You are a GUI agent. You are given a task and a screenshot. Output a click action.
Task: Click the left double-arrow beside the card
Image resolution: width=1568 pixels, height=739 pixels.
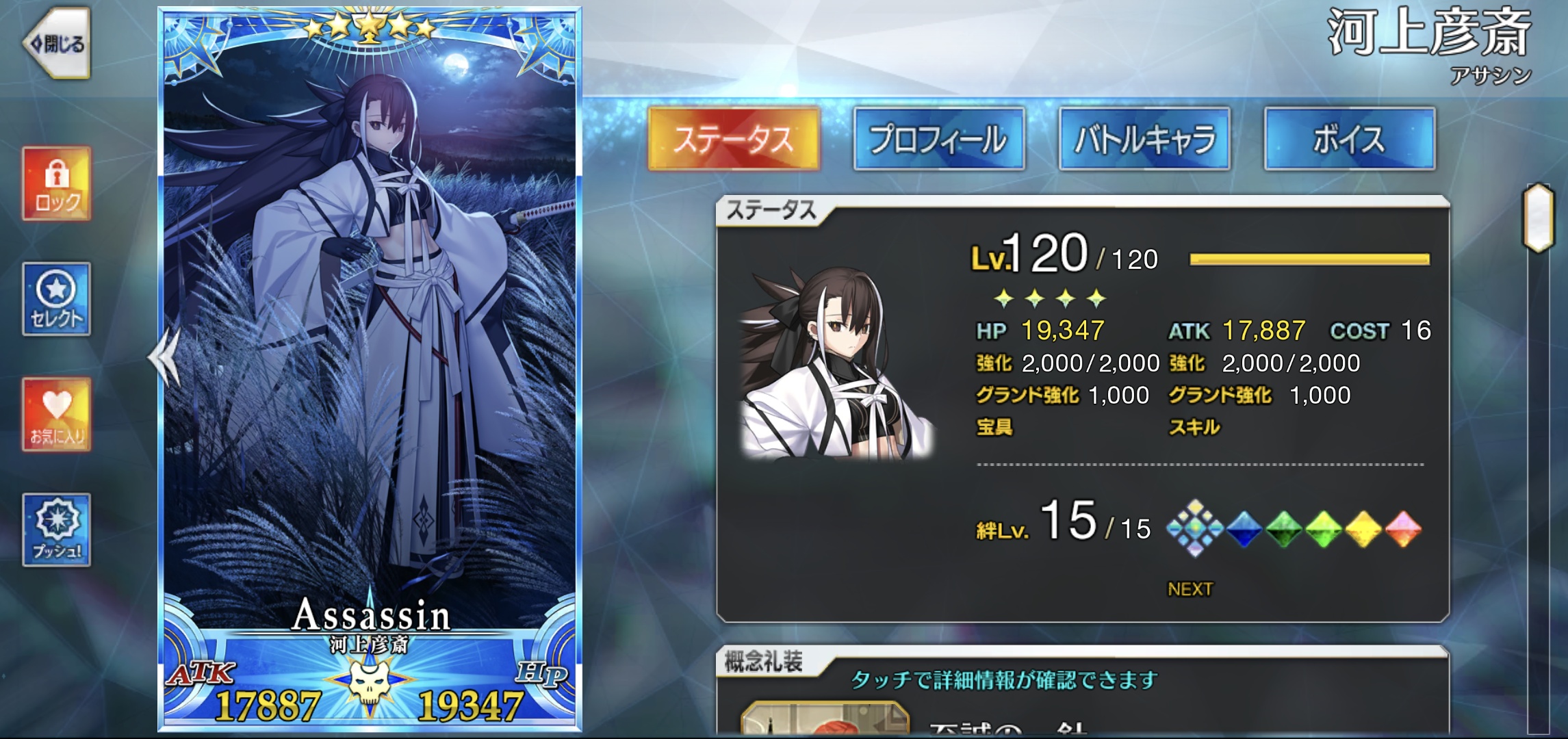click(x=164, y=356)
